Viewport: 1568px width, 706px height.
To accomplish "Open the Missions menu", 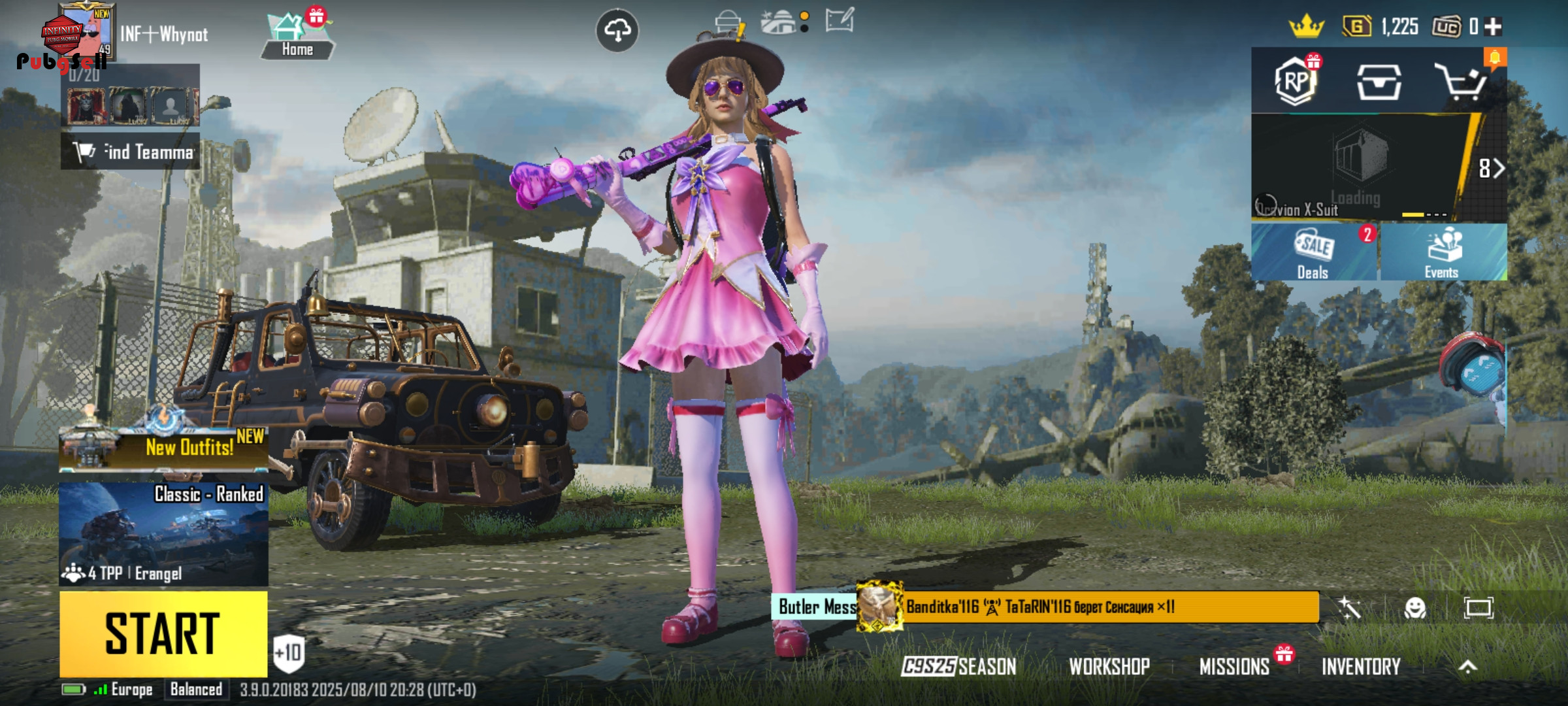I will tap(1233, 666).
